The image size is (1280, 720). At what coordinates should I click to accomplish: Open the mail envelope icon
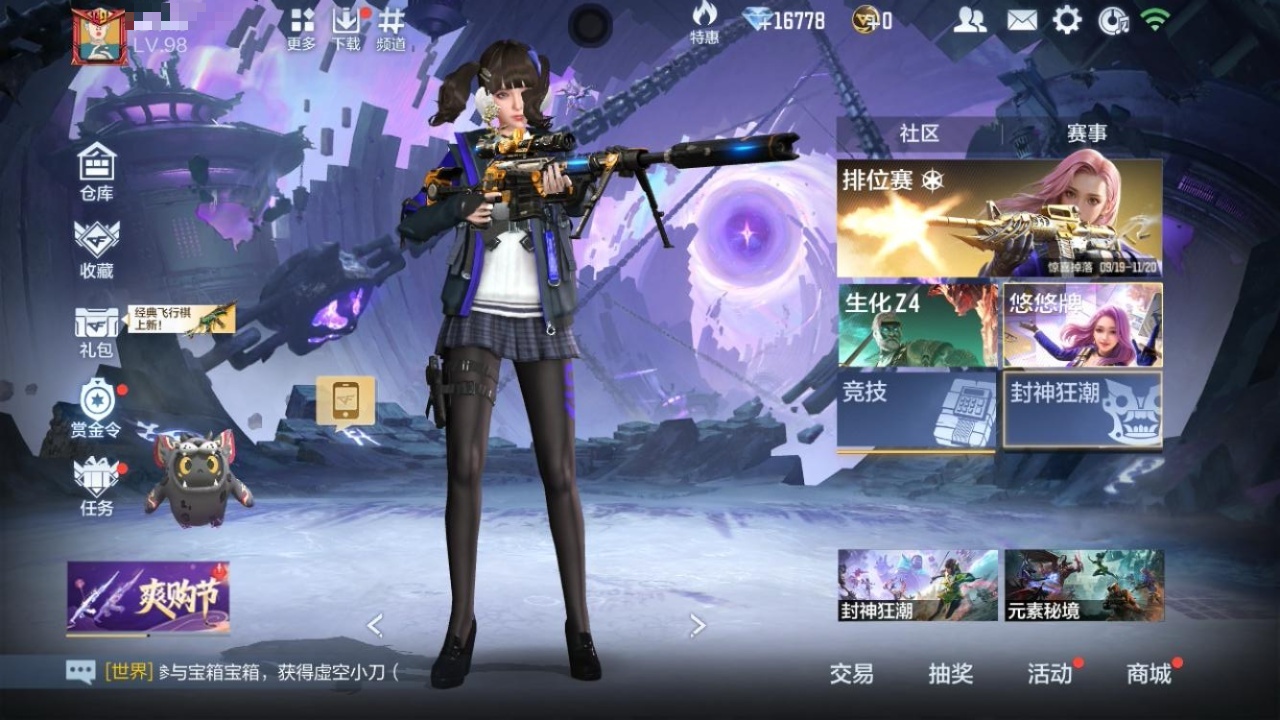(x=1021, y=20)
